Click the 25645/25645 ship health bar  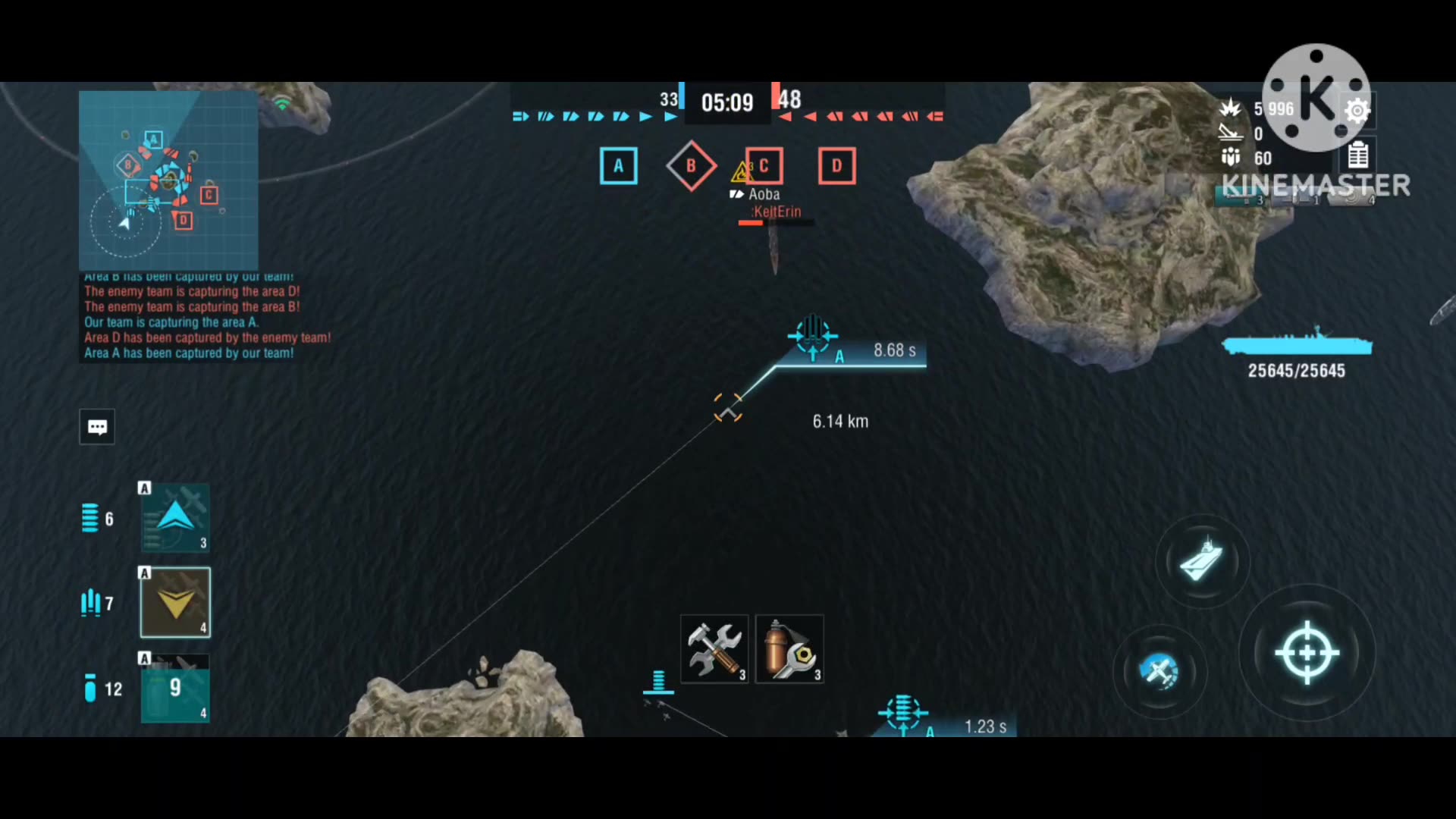click(x=1298, y=356)
